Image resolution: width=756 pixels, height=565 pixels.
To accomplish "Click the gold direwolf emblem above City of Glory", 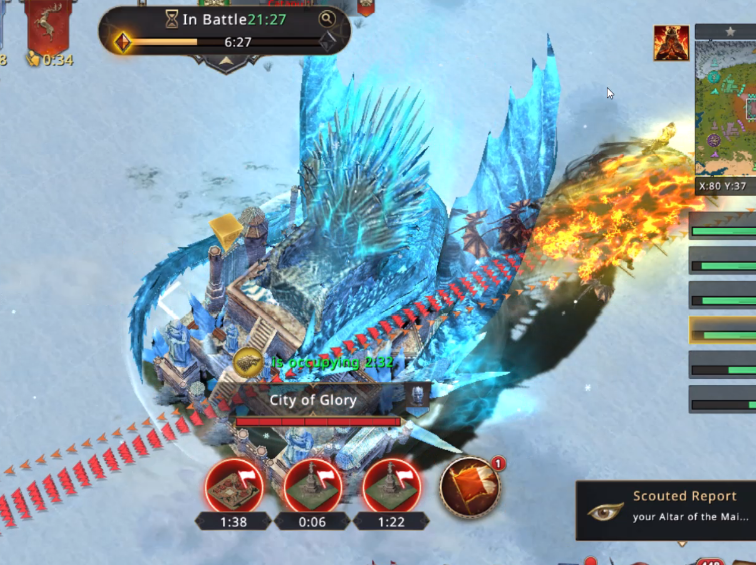I will (x=249, y=363).
